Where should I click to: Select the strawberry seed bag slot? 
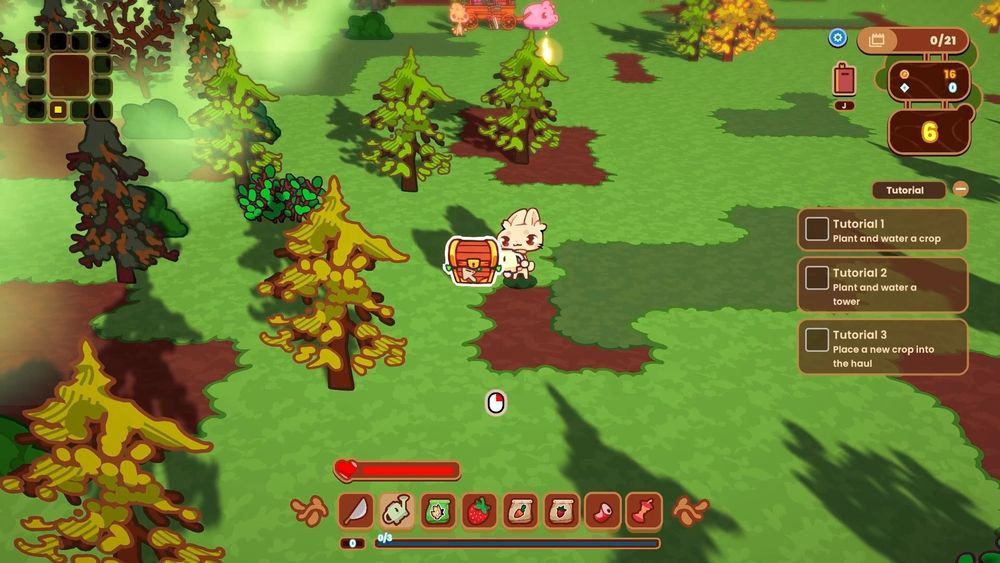coord(561,511)
